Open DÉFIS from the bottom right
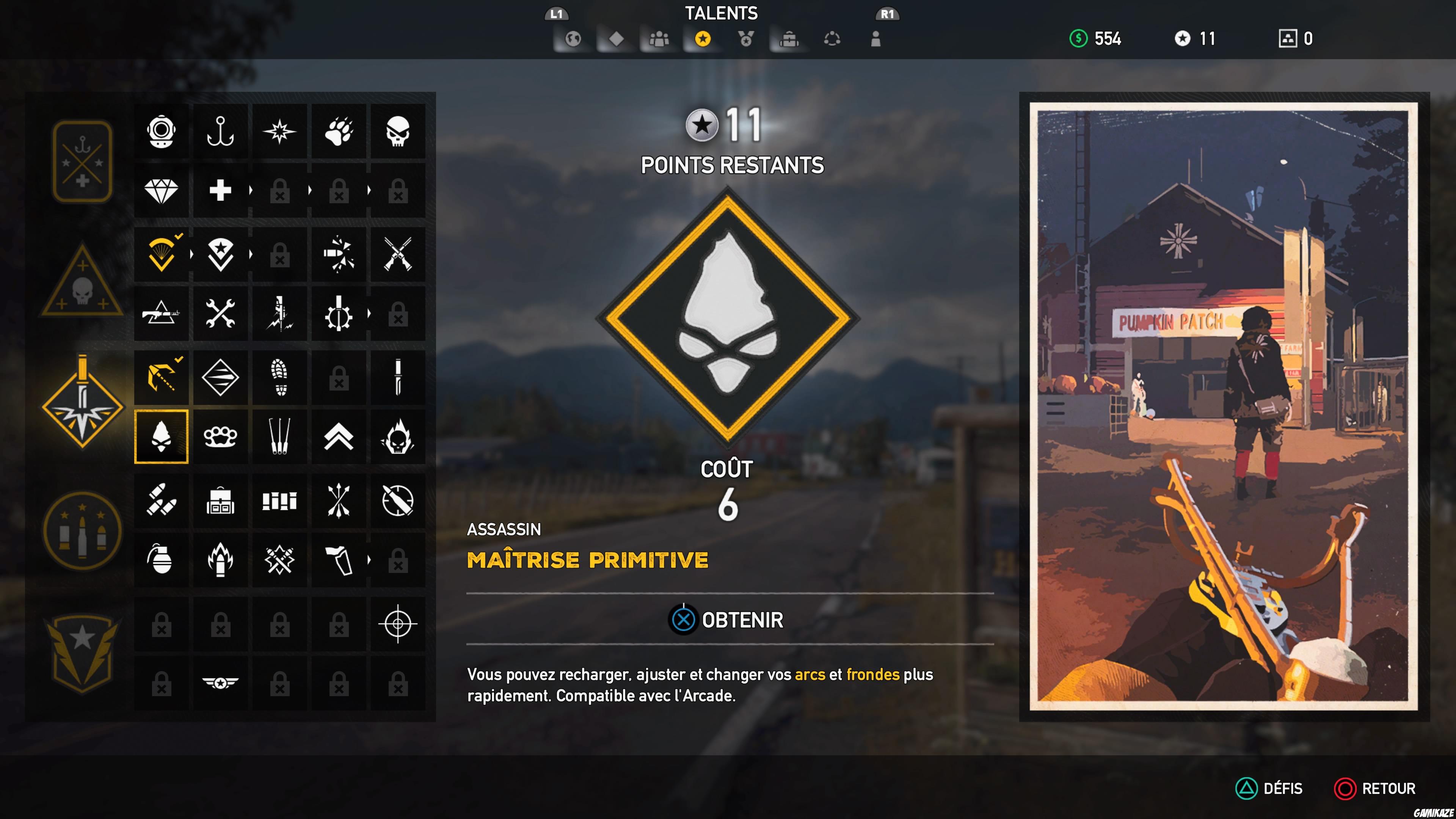The width and height of the screenshot is (1456, 819). pos(1269,789)
